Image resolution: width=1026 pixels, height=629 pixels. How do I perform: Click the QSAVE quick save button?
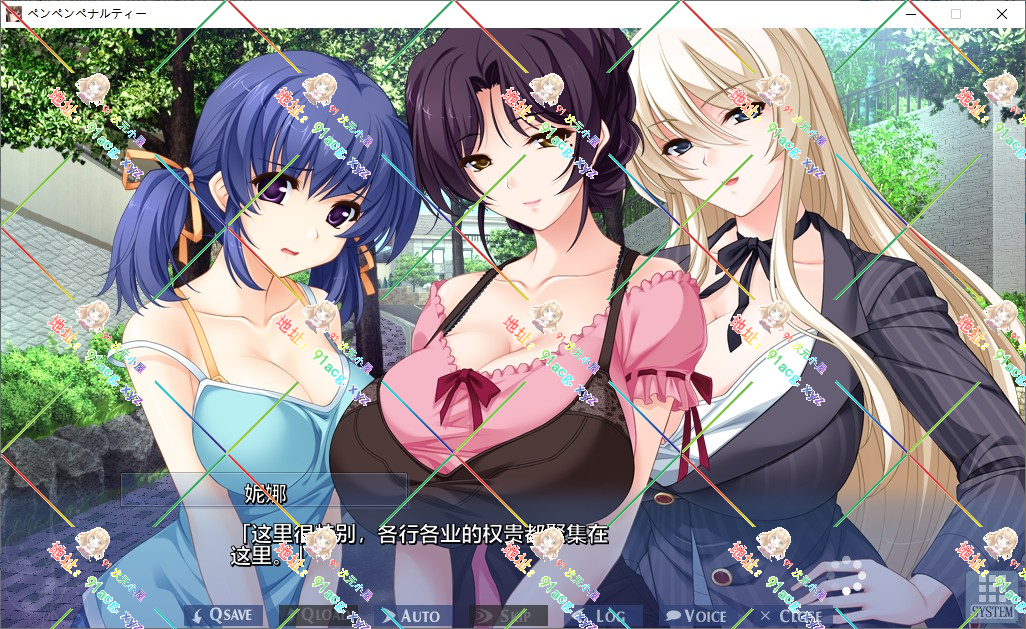(224, 616)
